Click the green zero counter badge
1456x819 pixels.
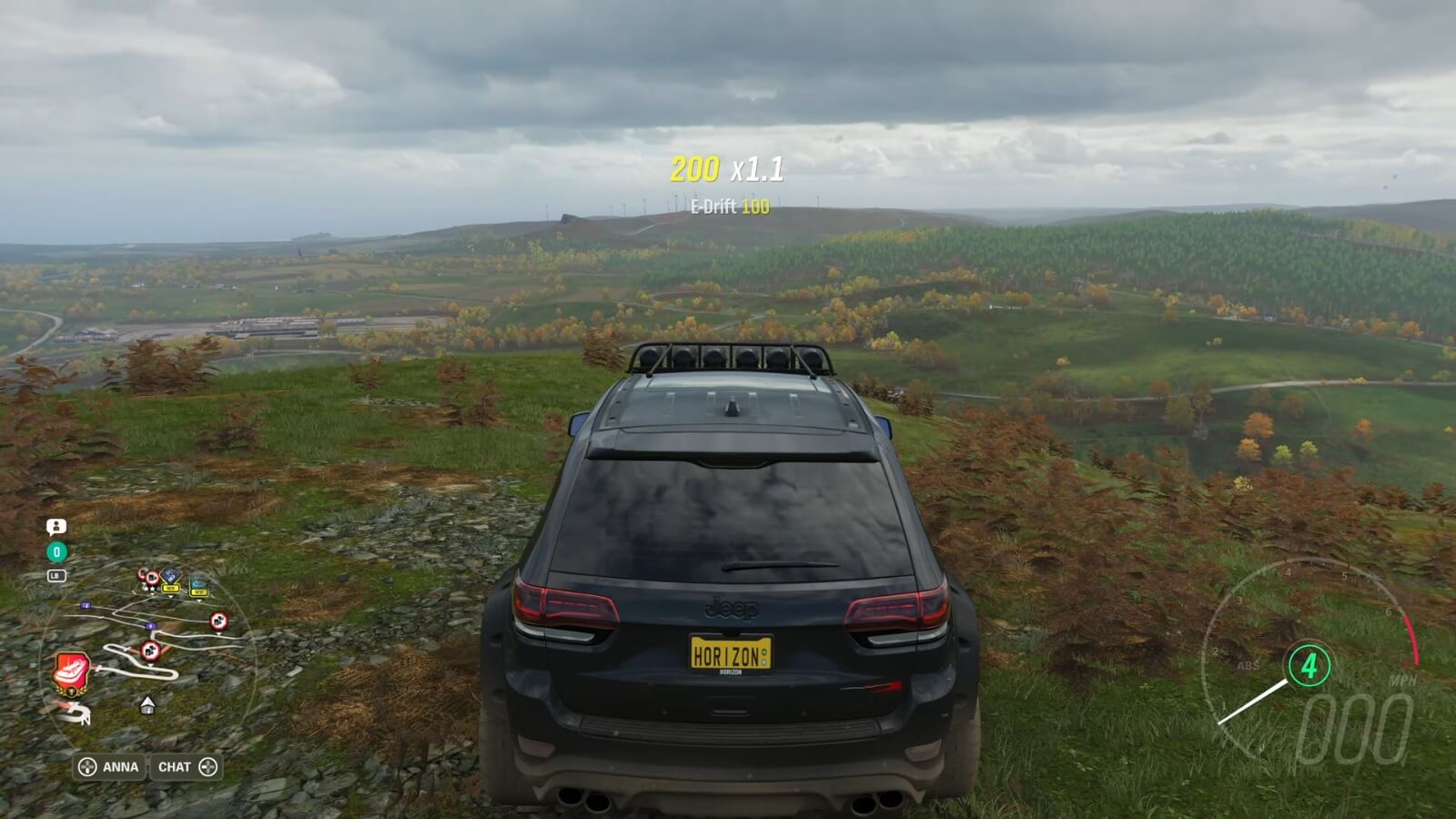click(56, 551)
